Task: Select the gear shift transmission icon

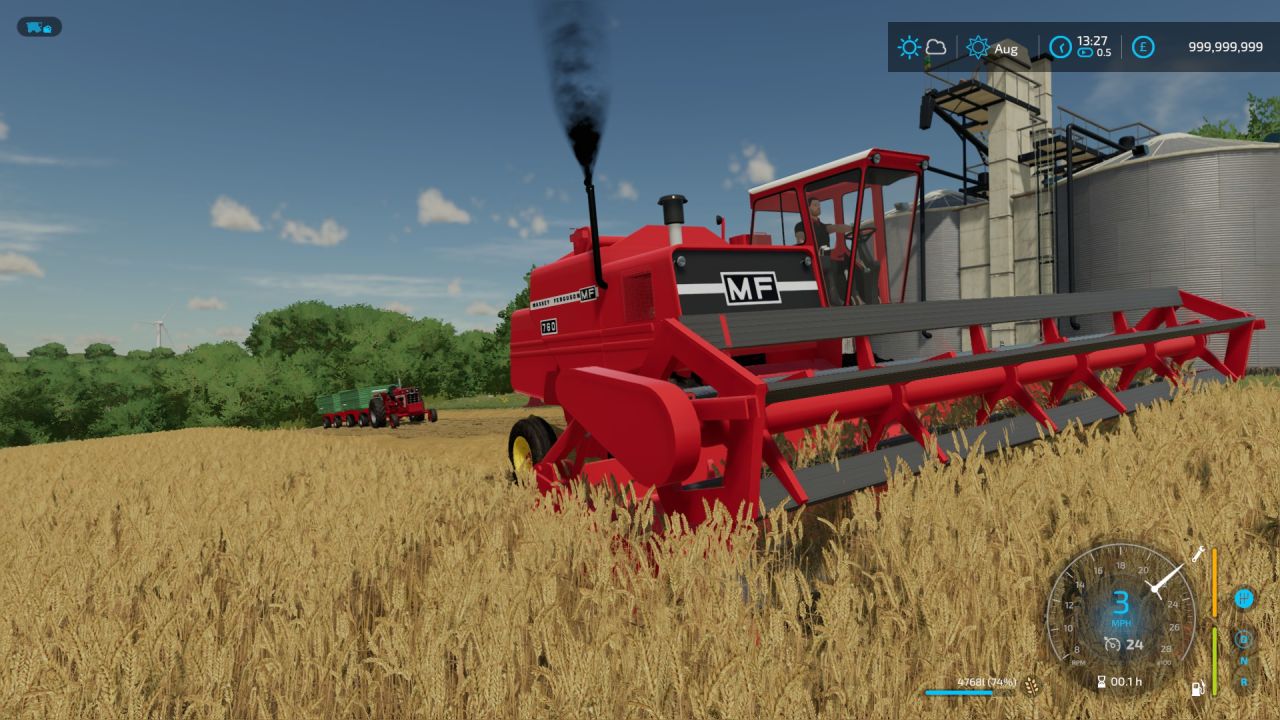Action: tap(1244, 599)
